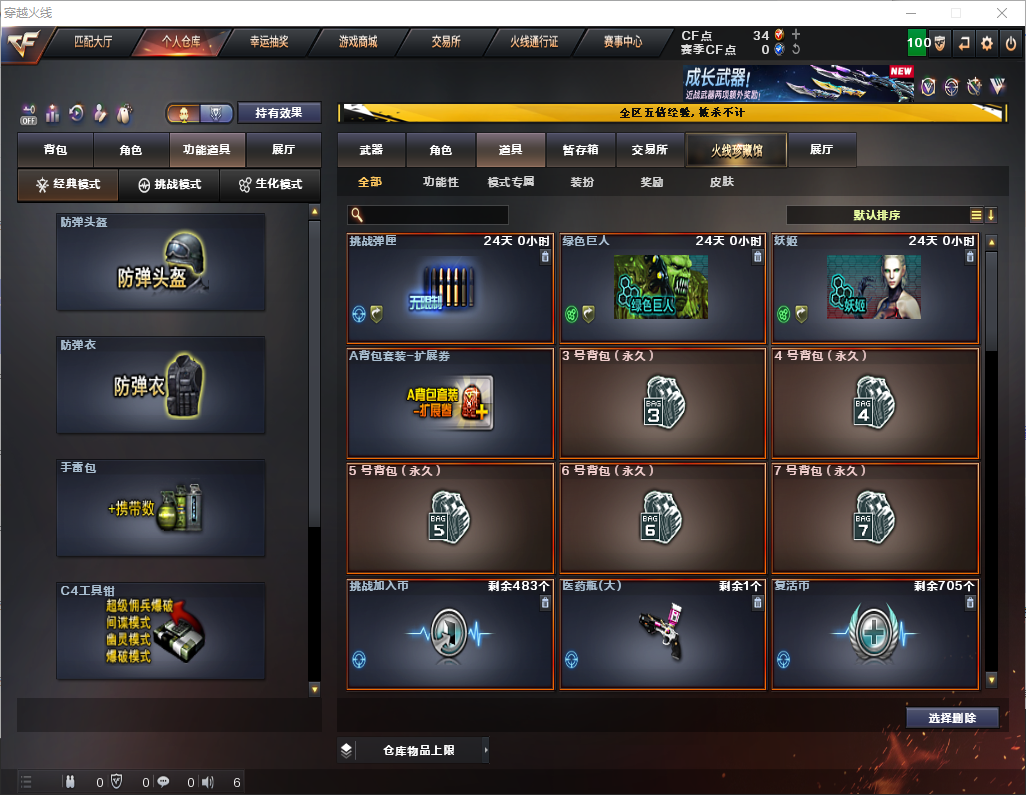1026x795 pixels.
Task: Open the 暂存箱 temporary storage tab
Action: (580, 149)
